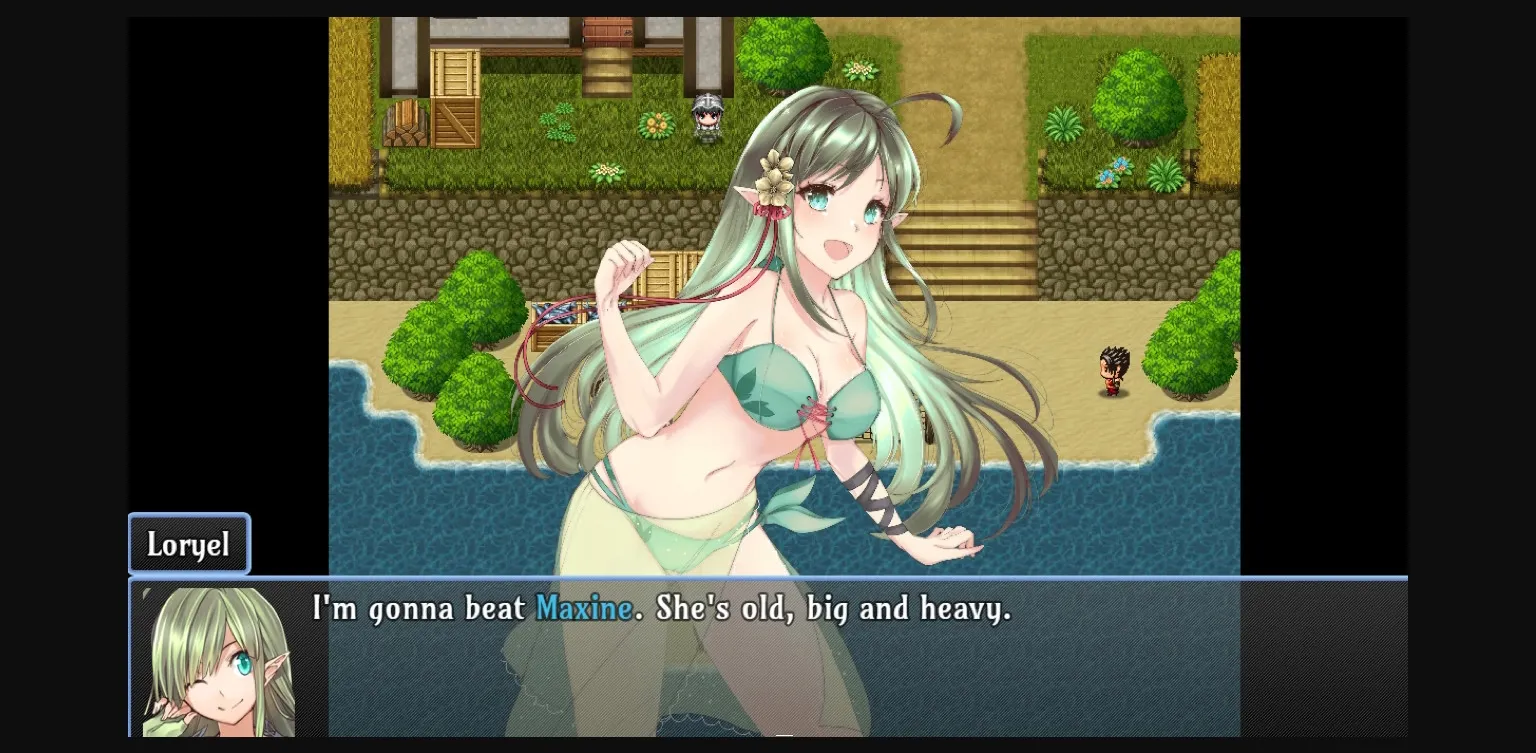
Task: Click the highlighted word Maxine in the dialogue
Action: 584,609
